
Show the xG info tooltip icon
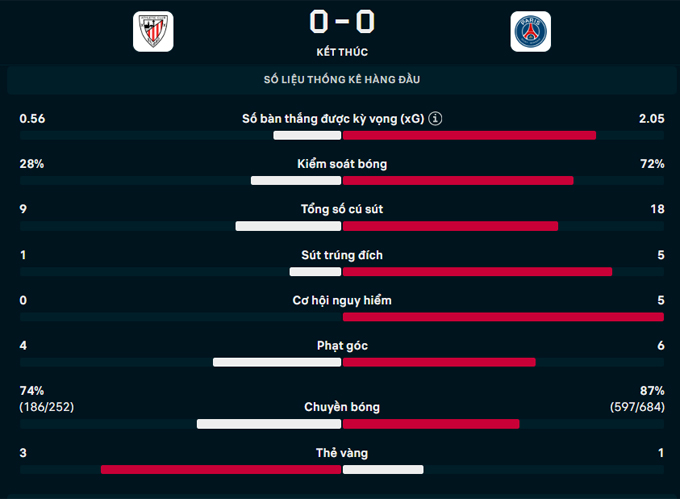coord(435,119)
